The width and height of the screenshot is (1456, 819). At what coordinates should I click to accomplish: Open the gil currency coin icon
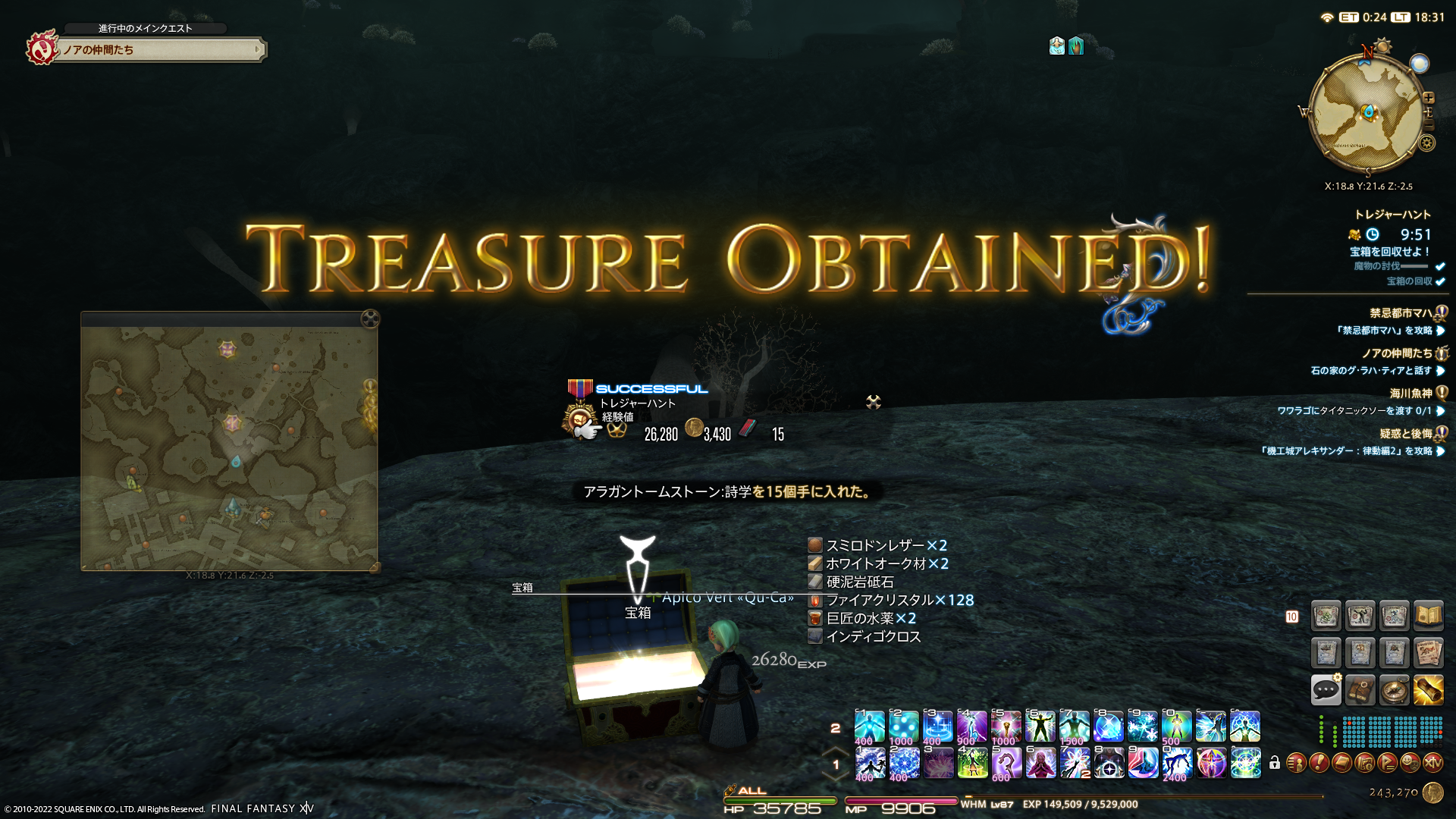1432,792
